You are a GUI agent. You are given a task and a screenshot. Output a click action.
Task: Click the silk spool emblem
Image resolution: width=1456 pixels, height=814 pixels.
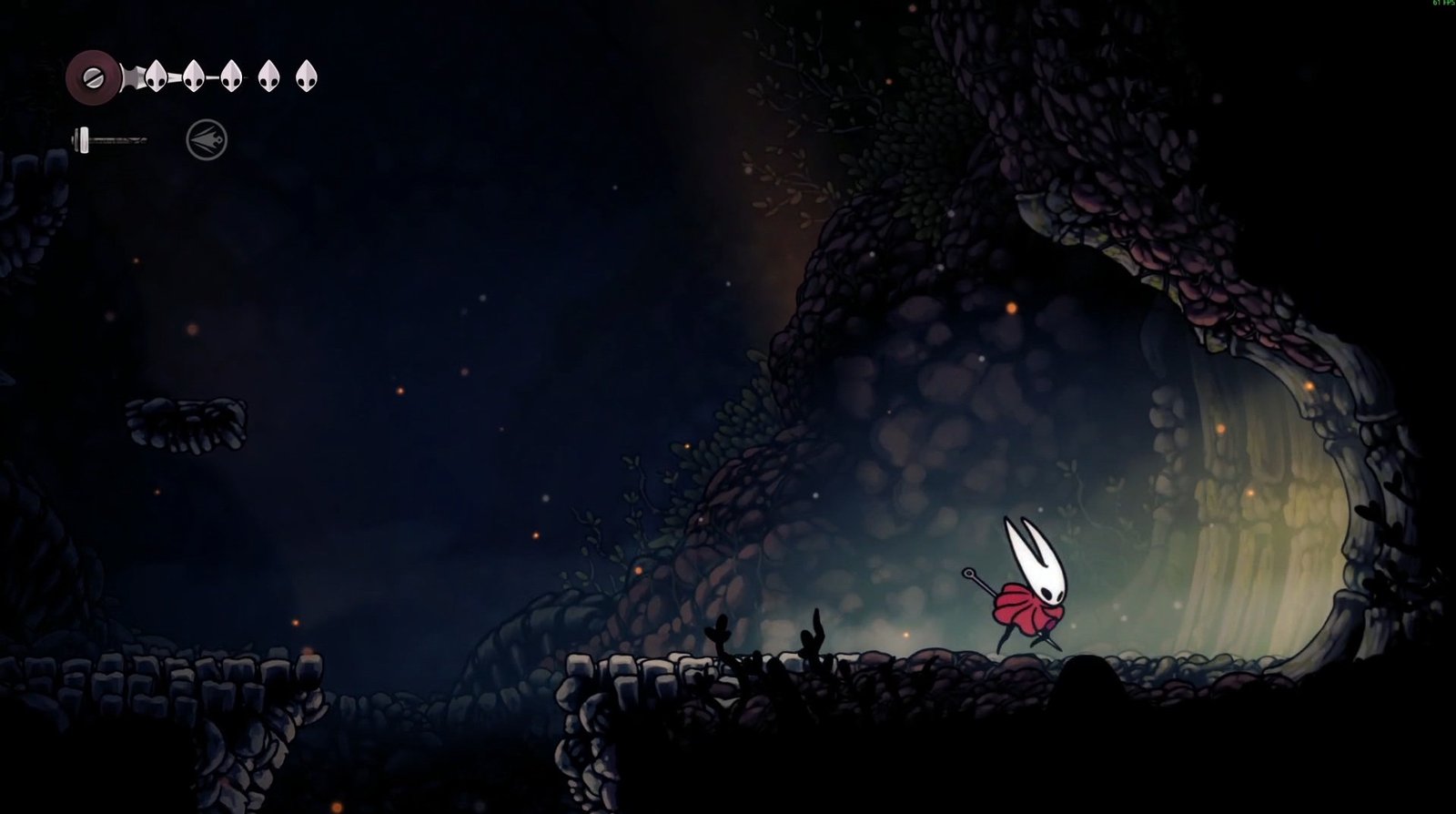click(x=93, y=76)
